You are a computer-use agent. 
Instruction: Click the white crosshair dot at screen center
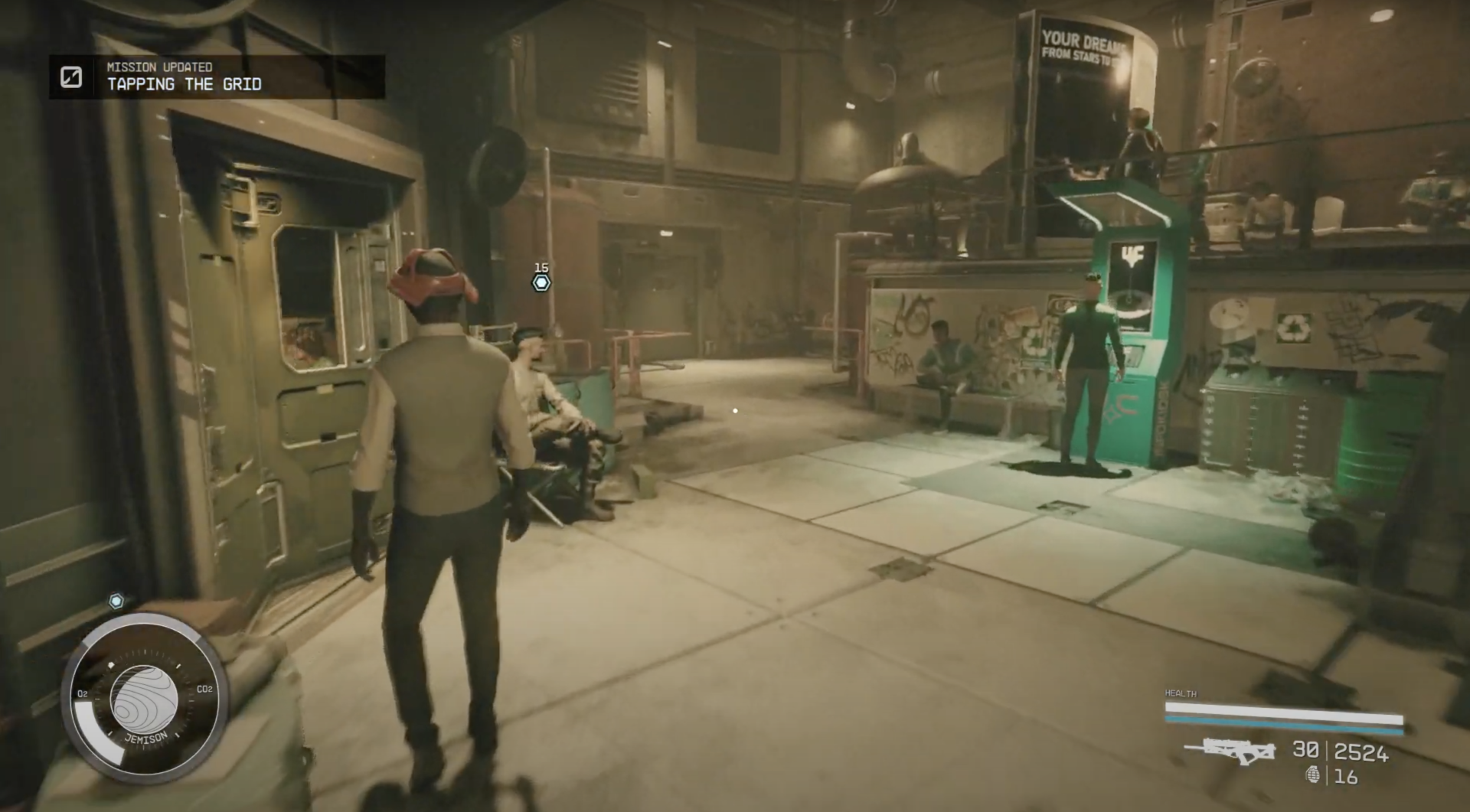[x=736, y=409]
